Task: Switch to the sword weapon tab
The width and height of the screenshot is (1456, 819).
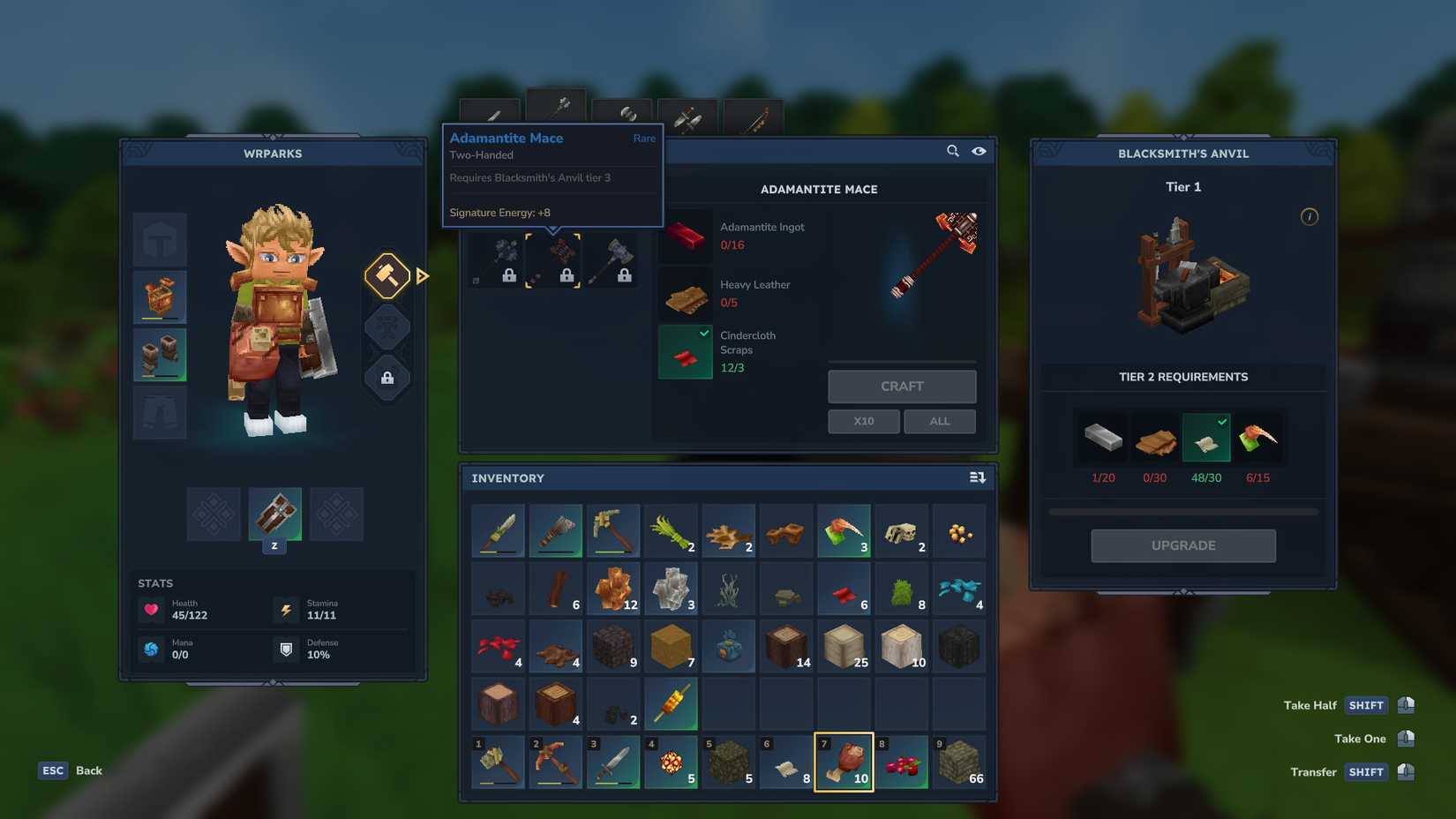Action: click(x=491, y=113)
